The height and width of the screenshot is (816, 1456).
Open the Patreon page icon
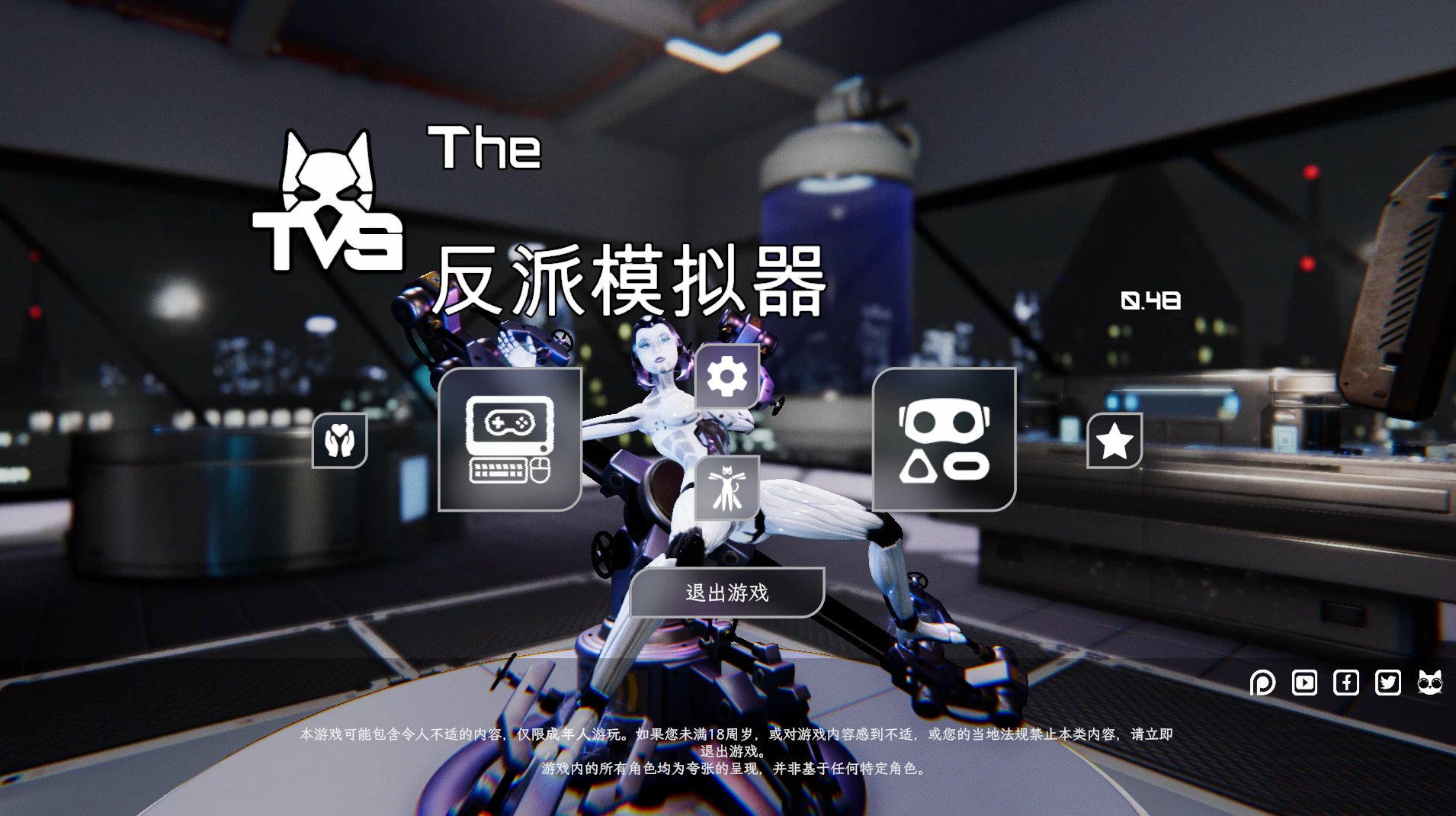(1263, 683)
